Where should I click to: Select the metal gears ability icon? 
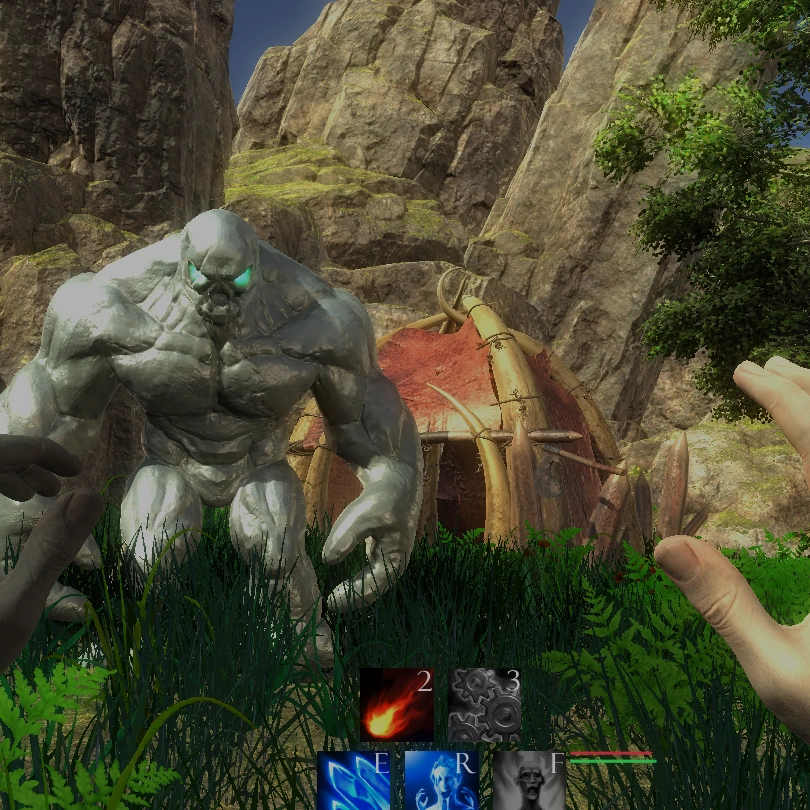pyautogui.click(x=484, y=704)
